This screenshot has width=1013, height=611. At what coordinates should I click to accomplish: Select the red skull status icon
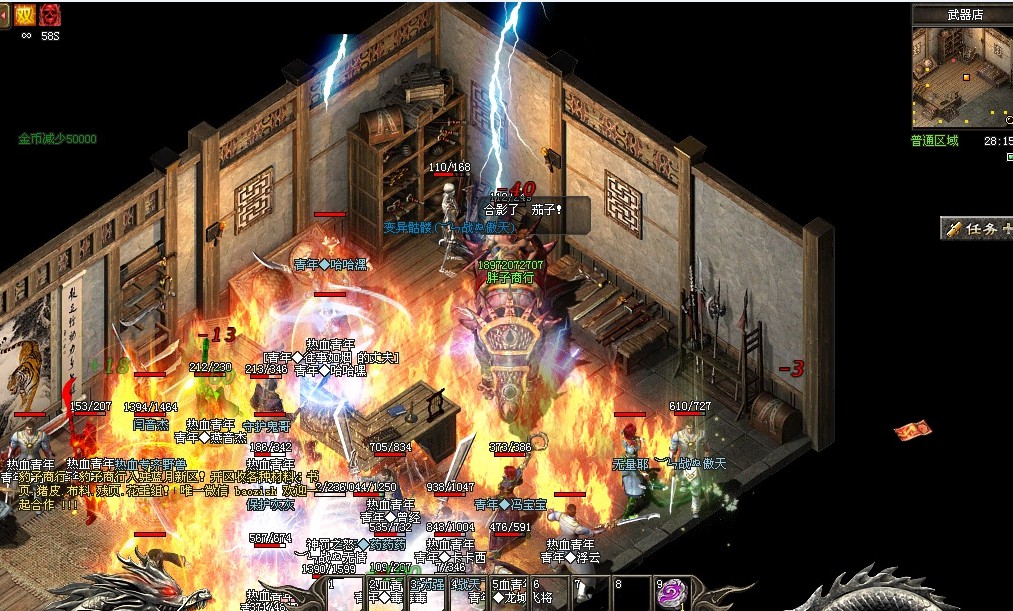pyautogui.click(x=50, y=14)
